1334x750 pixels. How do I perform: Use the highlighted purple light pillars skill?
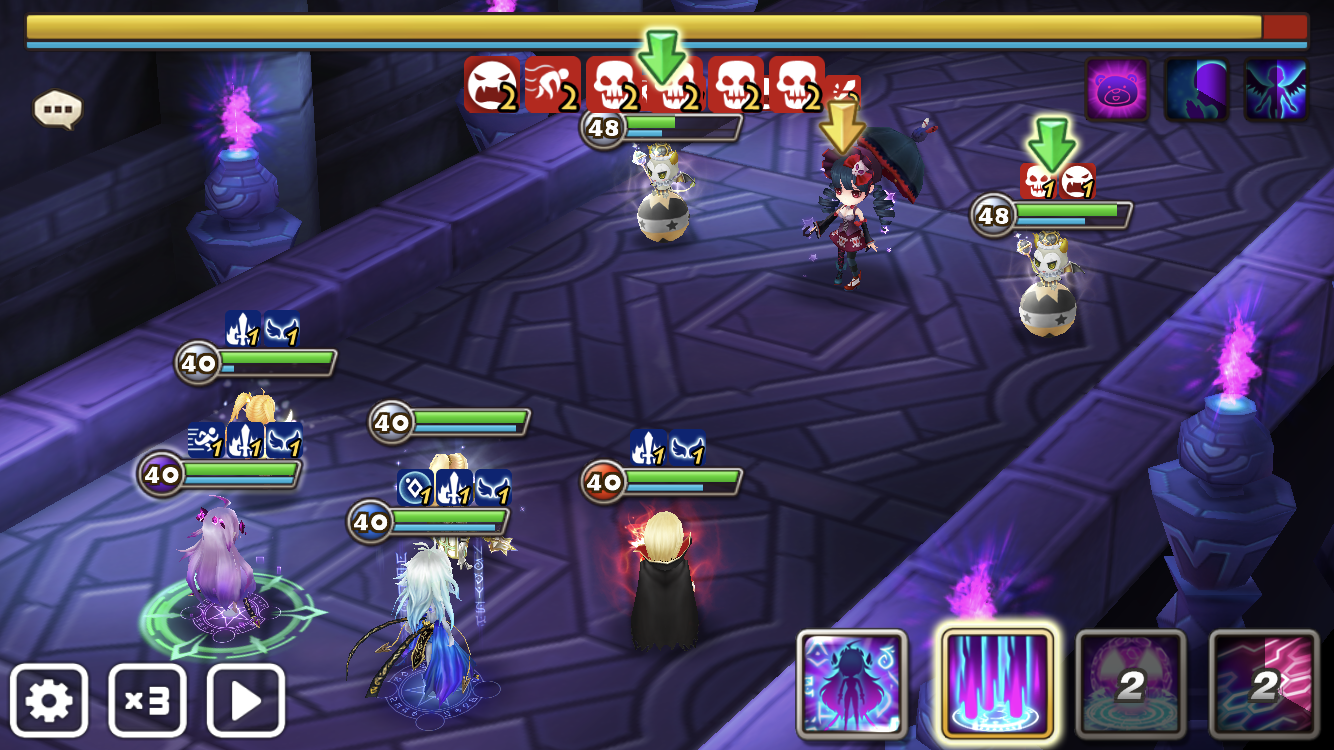point(997,684)
